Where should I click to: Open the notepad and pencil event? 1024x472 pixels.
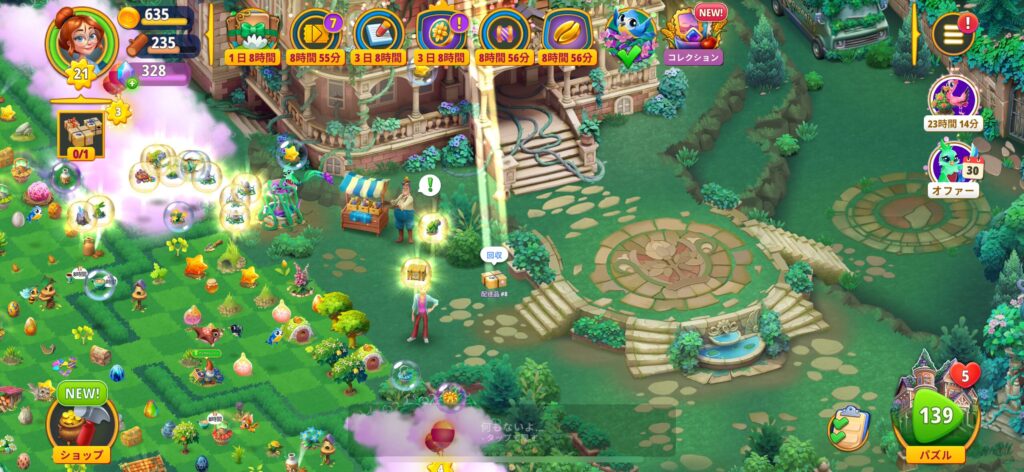[x=378, y=32]
